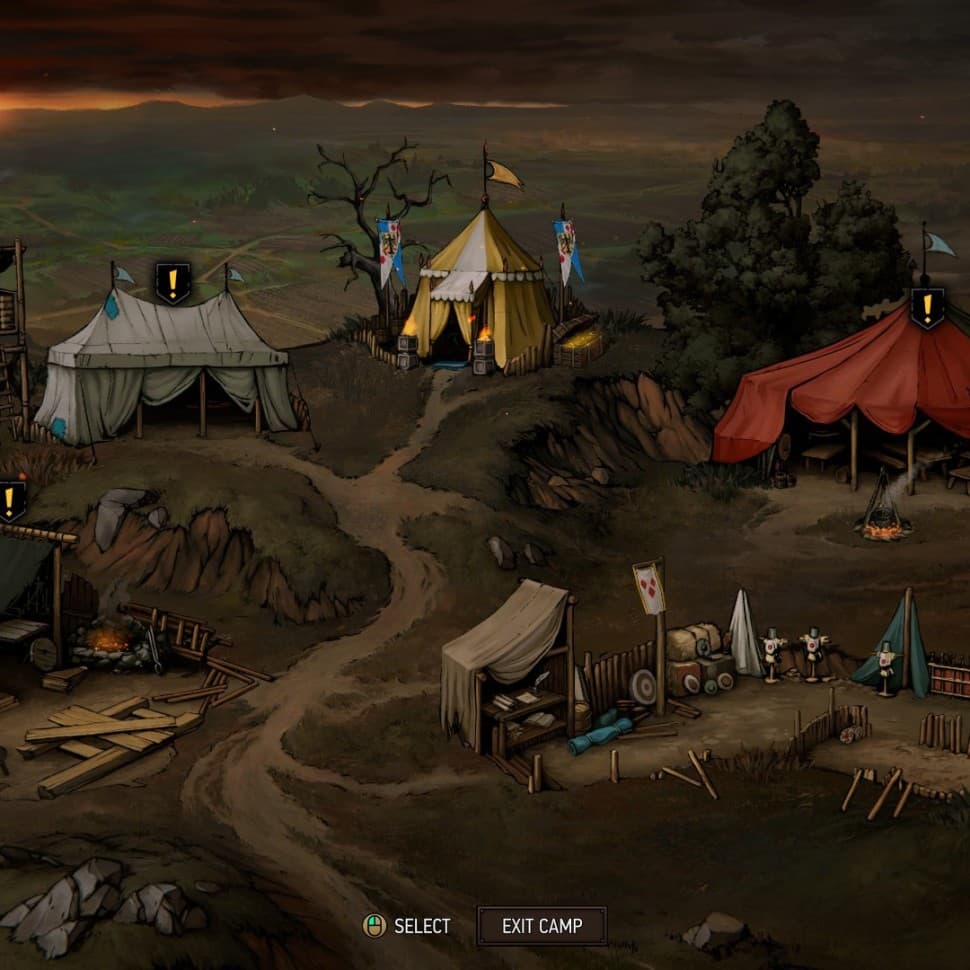The image size is (970, 970).
Task: Click the Exit Camp button
Action: pos(541,926)
